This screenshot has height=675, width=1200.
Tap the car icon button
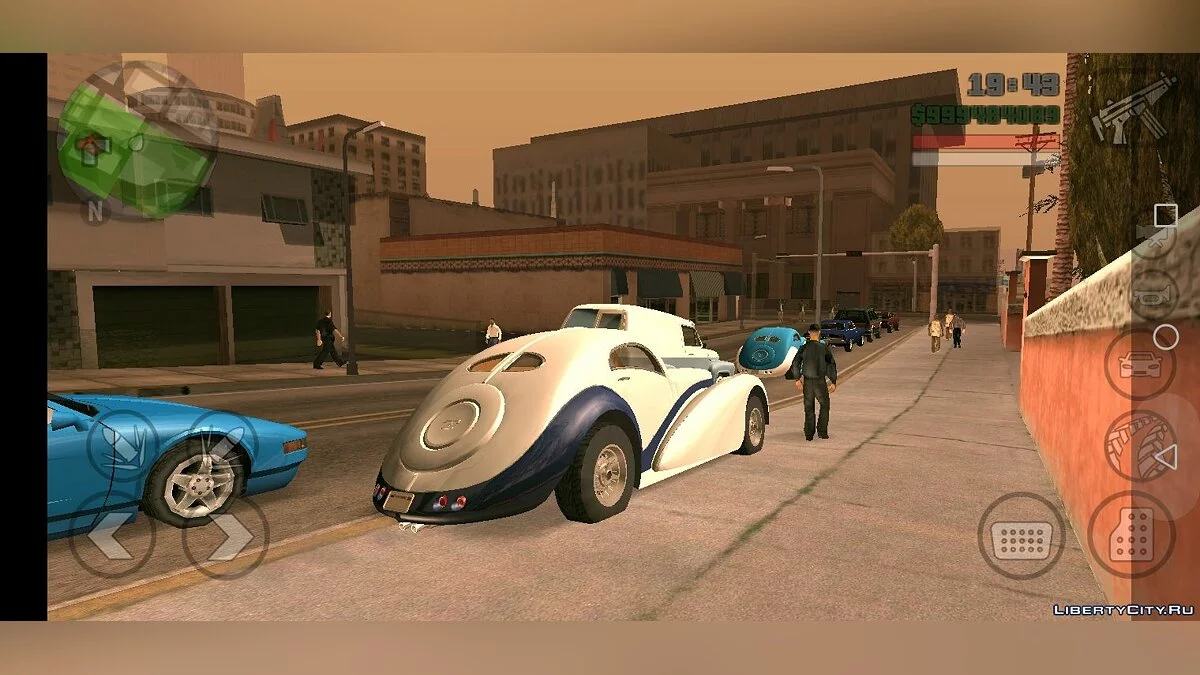coord(1139,364)
